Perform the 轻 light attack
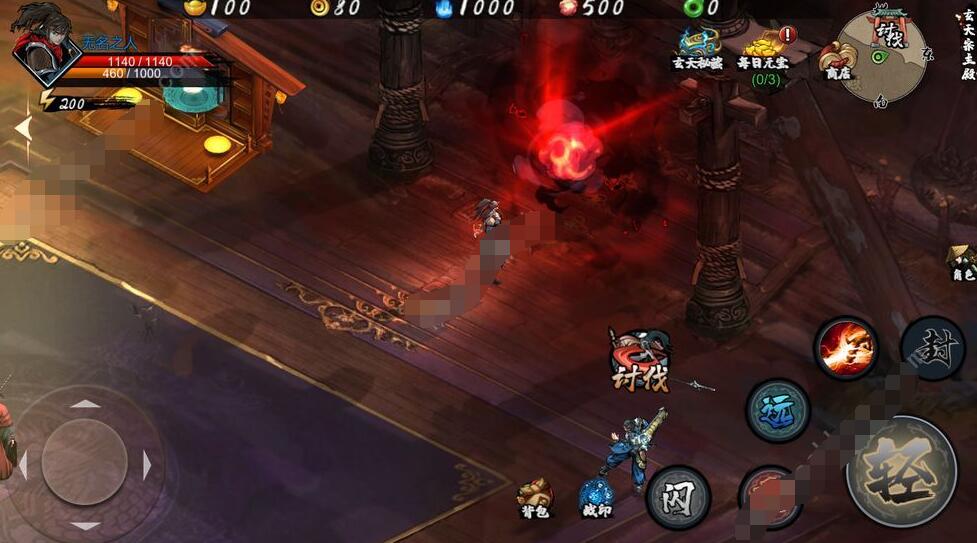This screenshot has height=543, width=977. pyautogui.click(x=901, y=470)
